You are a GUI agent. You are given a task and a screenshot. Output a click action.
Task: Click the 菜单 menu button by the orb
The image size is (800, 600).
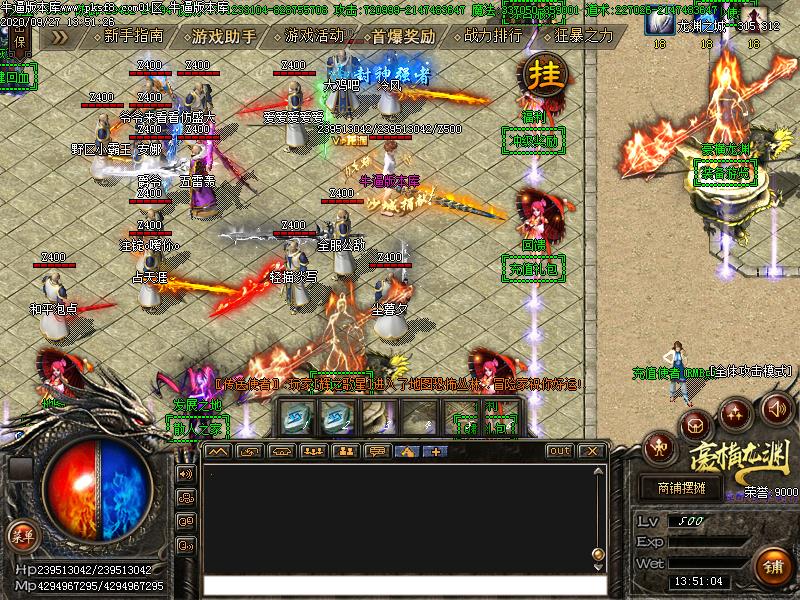coord(20,535)
